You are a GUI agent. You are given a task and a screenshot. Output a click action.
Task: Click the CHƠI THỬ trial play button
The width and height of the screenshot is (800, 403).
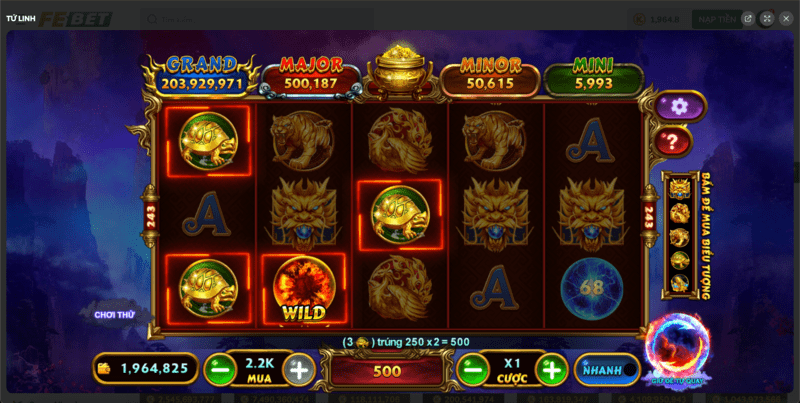point(114,314)
